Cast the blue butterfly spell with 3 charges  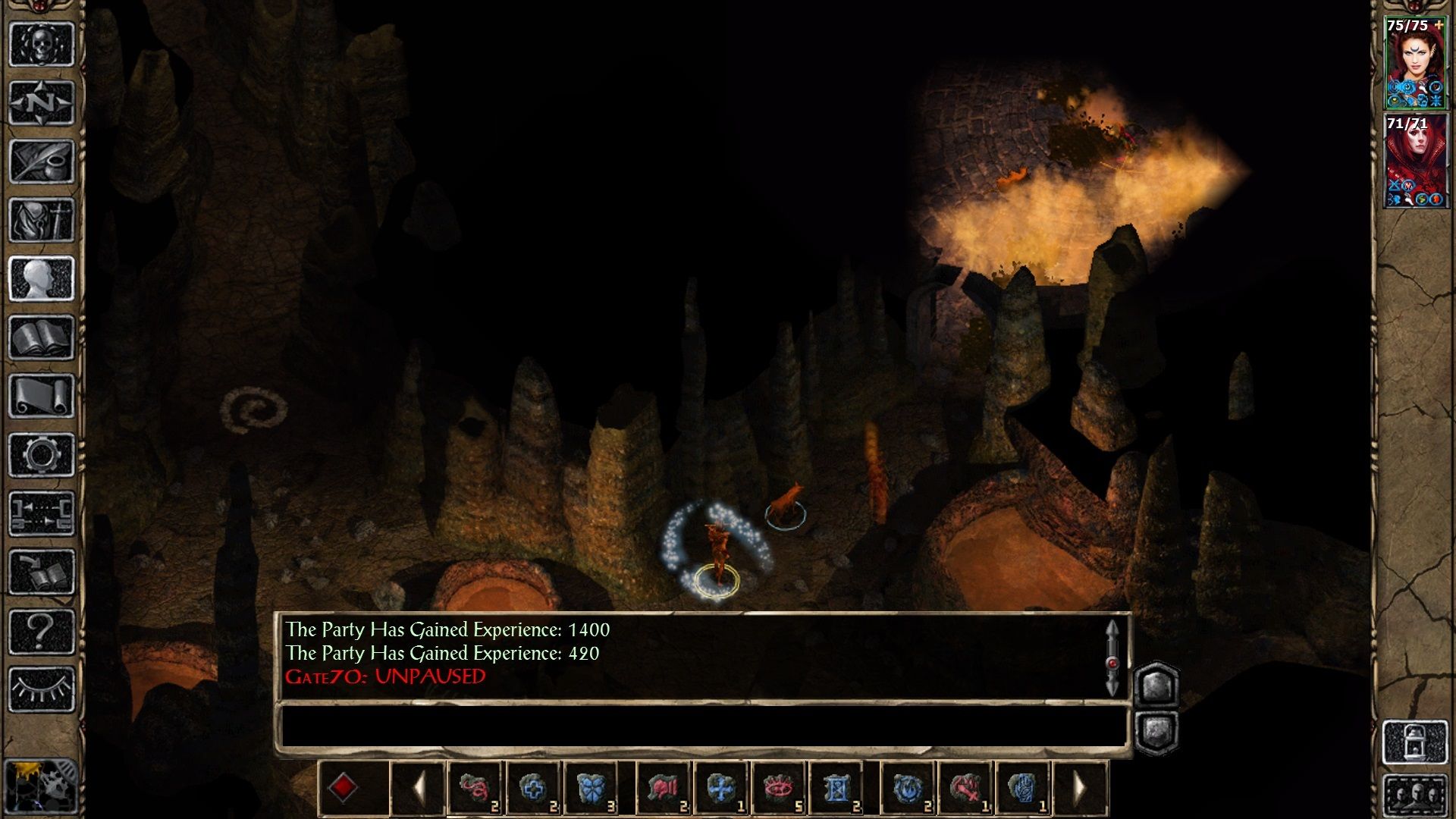tap(591, 789)
